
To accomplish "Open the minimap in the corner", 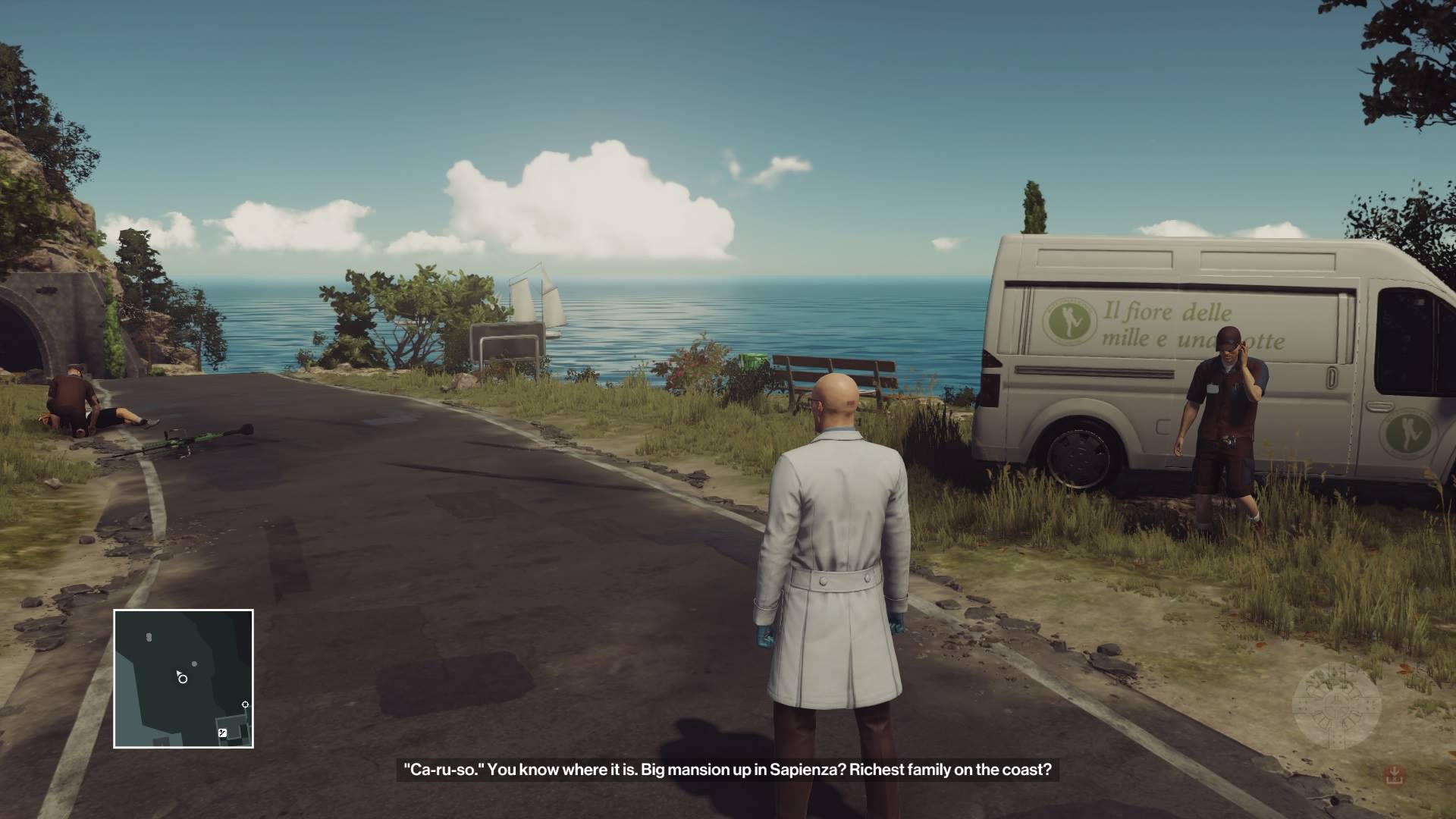I will [x=184, y=679].
